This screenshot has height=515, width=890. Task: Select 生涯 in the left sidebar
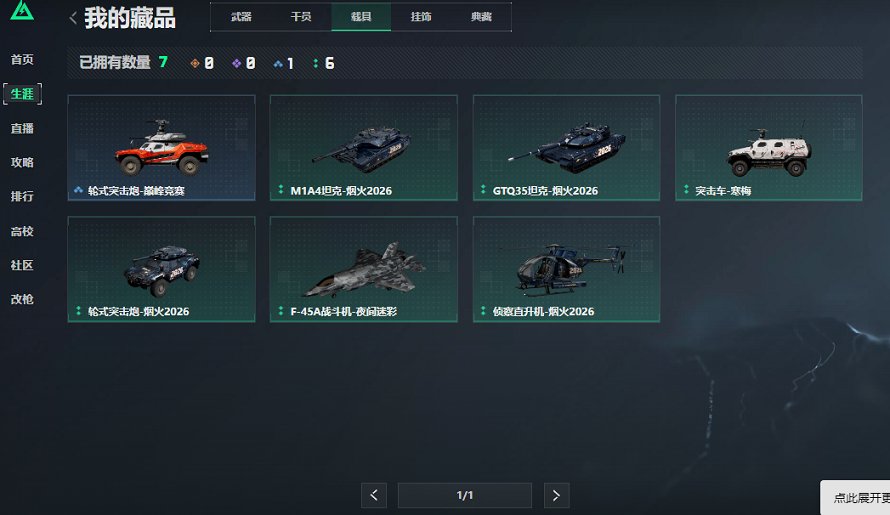22,94
